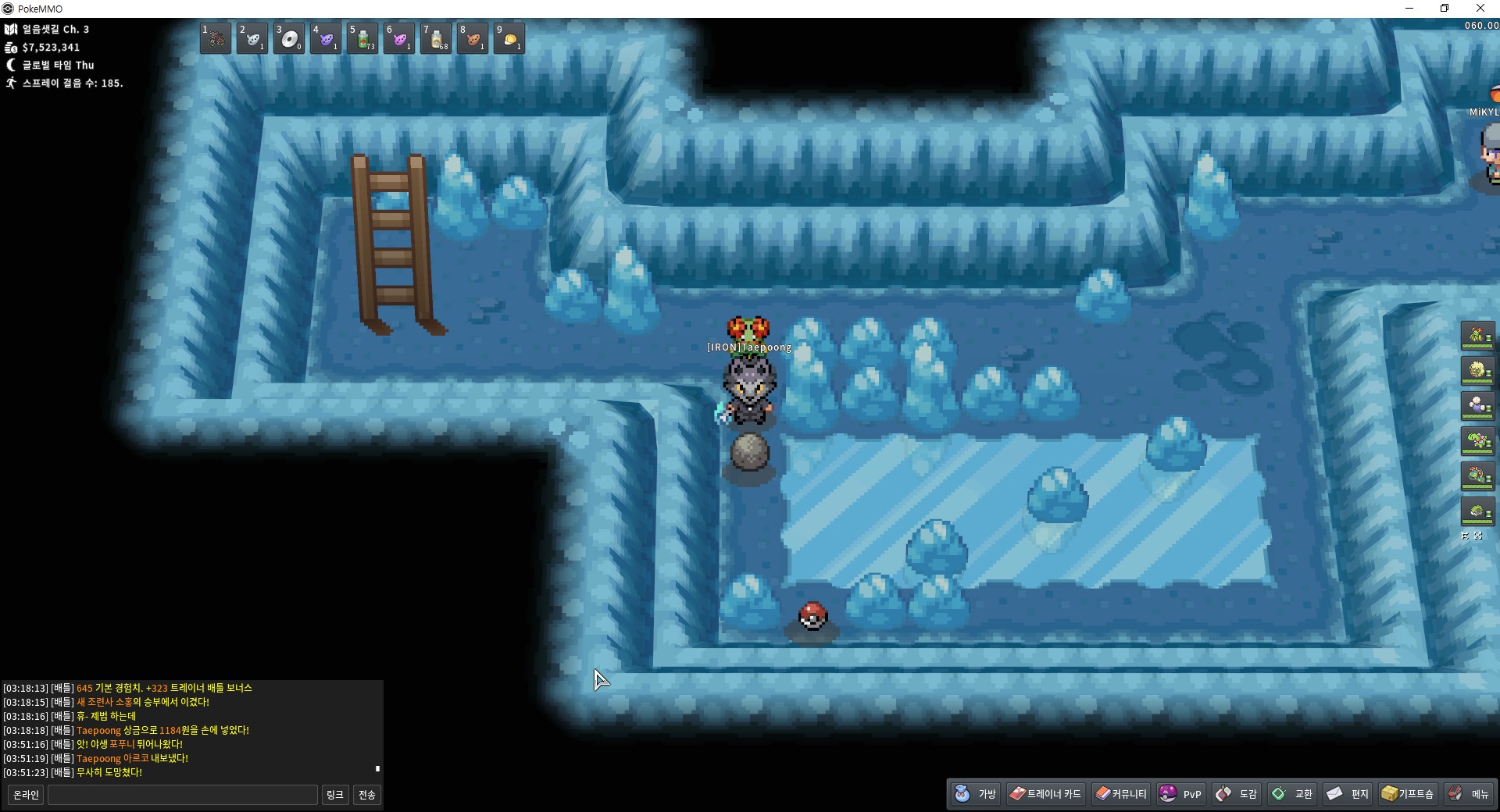The width and height of the screenshot is (1500, 812).
Task: Click the chat message input field
Action: (x=183, y=795)
